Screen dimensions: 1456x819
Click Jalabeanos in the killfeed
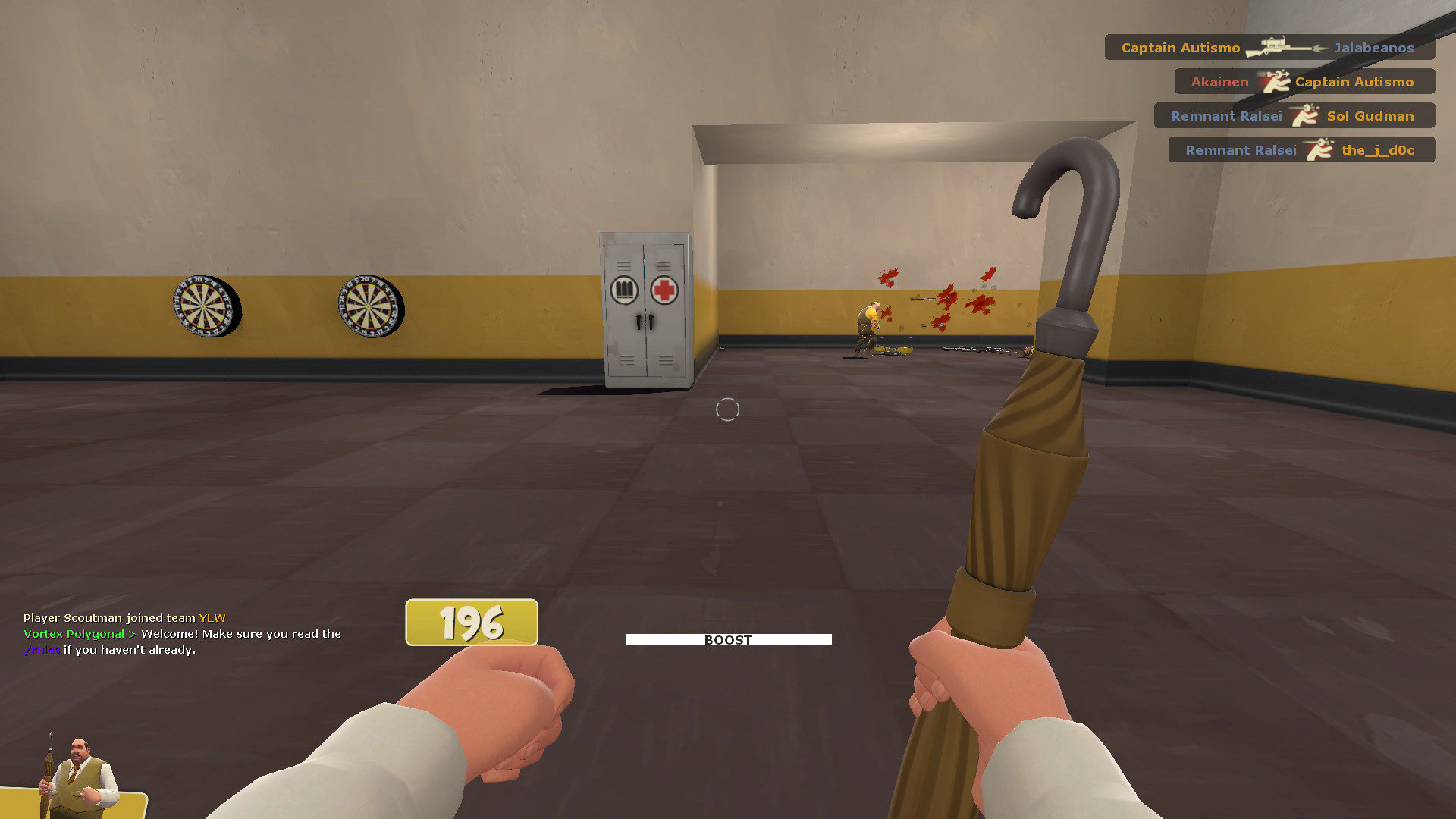tap(1373, 47)
